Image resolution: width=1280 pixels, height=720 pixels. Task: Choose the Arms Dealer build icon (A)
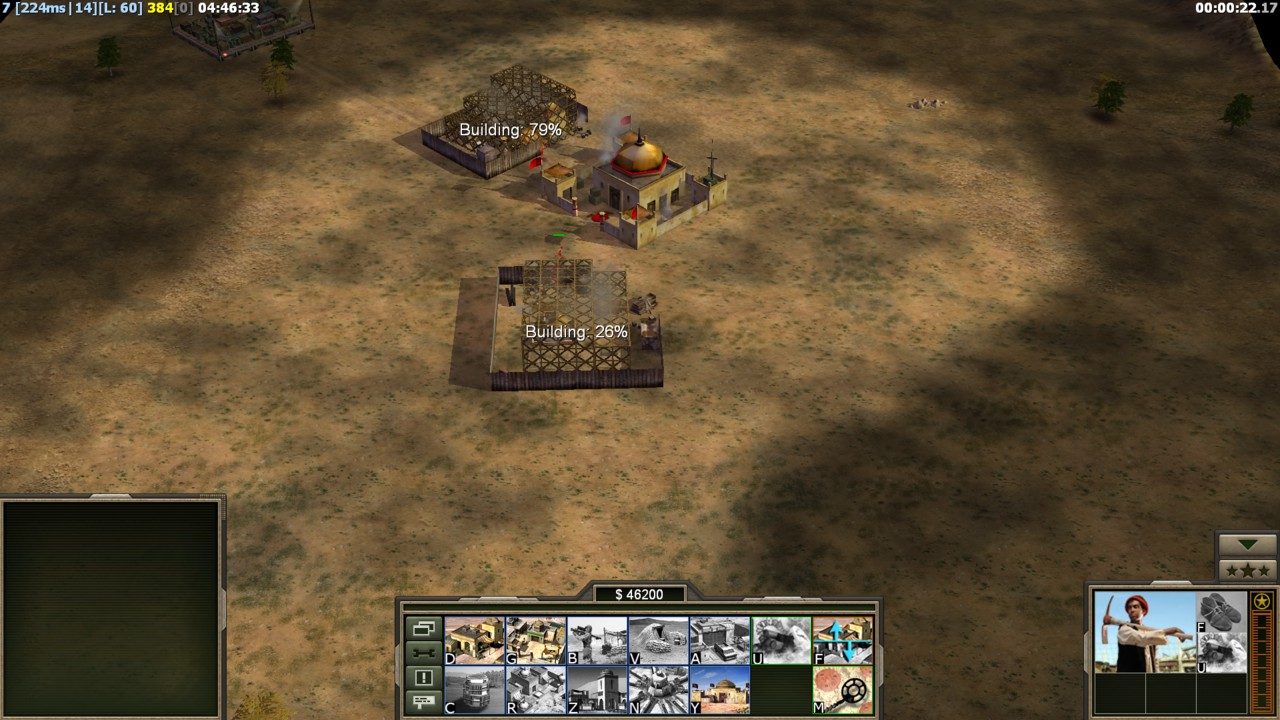[x=720, y=640]
